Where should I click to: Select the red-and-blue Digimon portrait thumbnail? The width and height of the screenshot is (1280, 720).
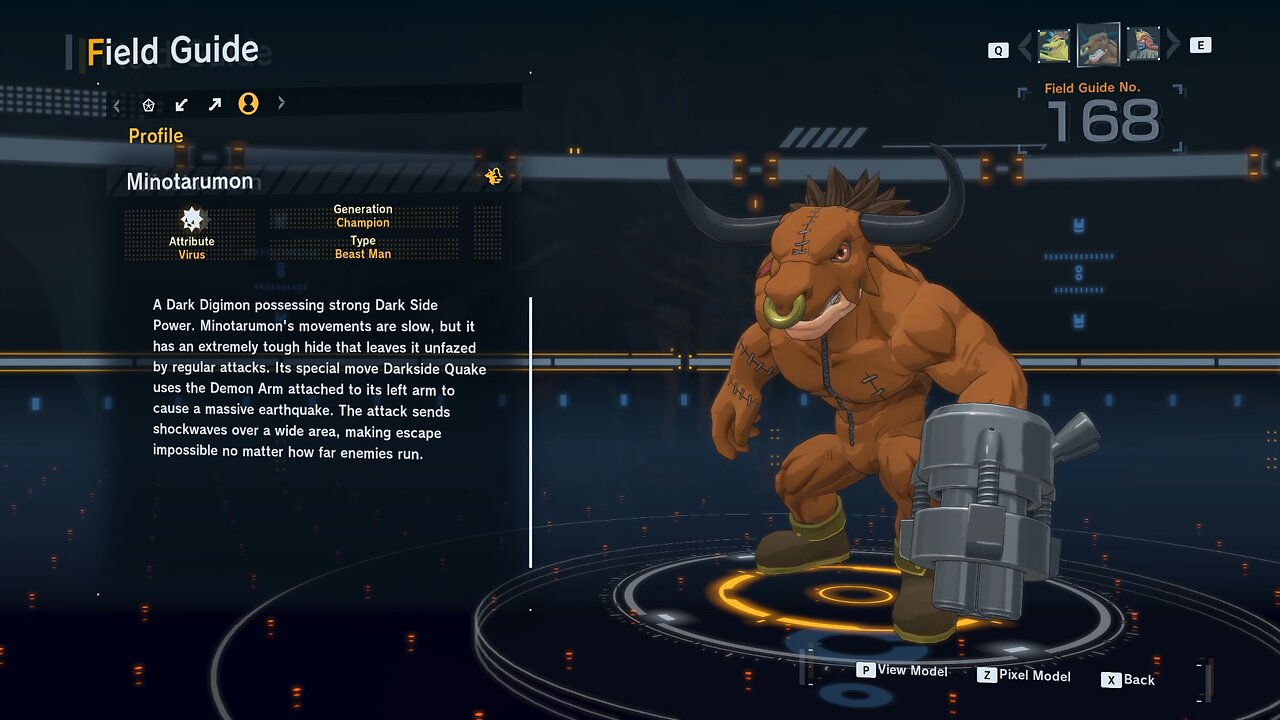pos(1143,45)
